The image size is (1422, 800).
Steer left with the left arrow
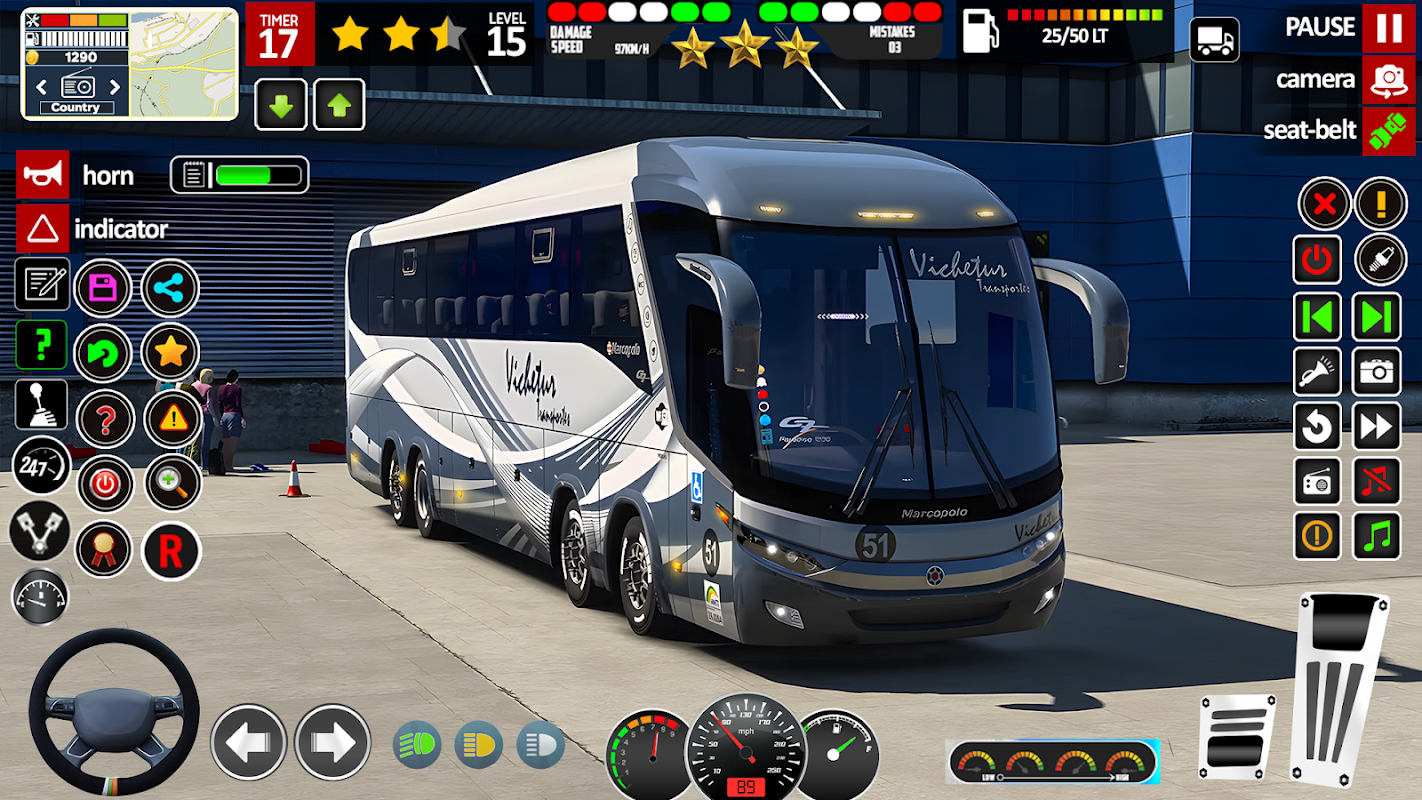(248, 742)
